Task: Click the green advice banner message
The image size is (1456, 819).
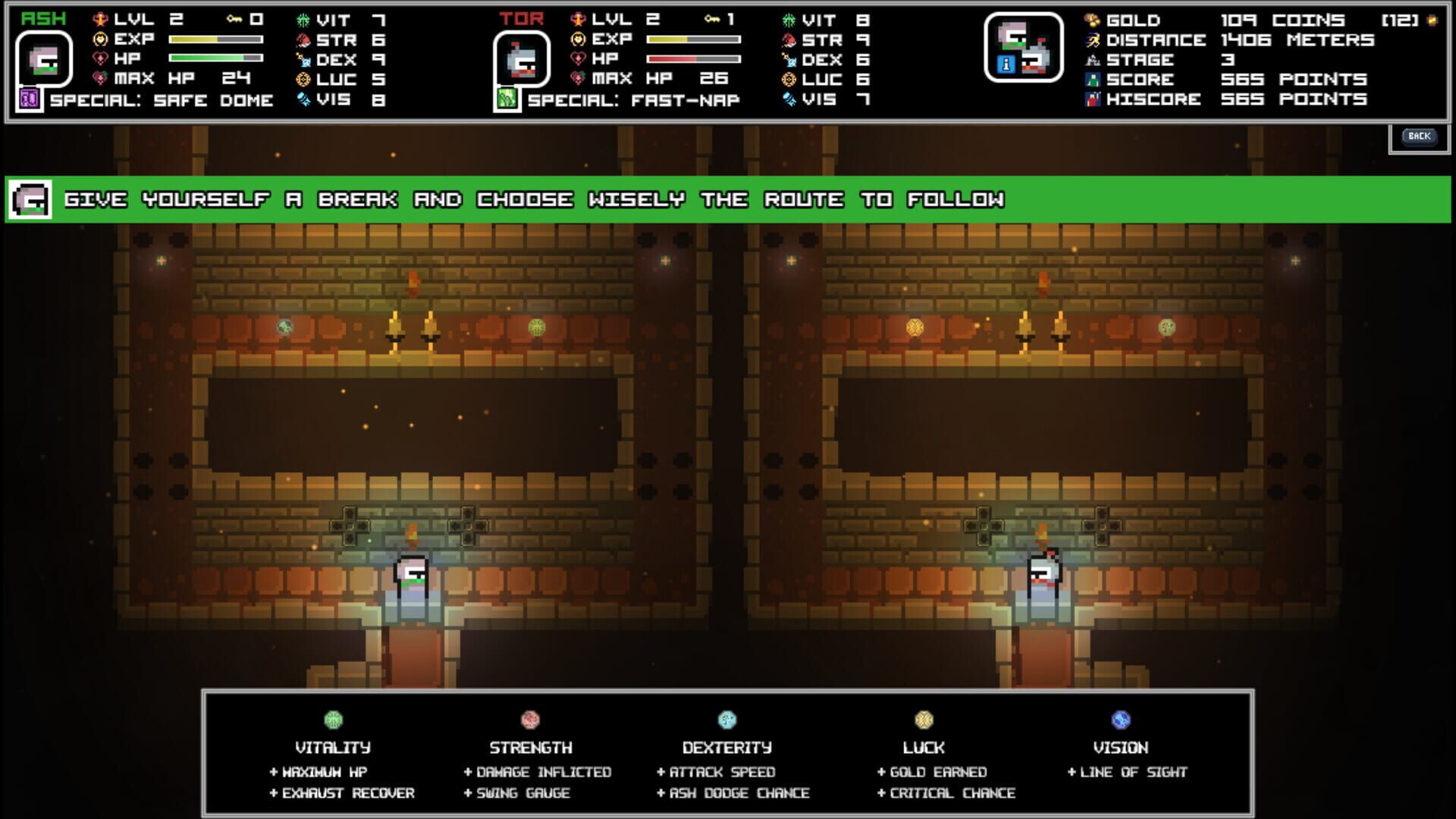Action: (531, 199)
